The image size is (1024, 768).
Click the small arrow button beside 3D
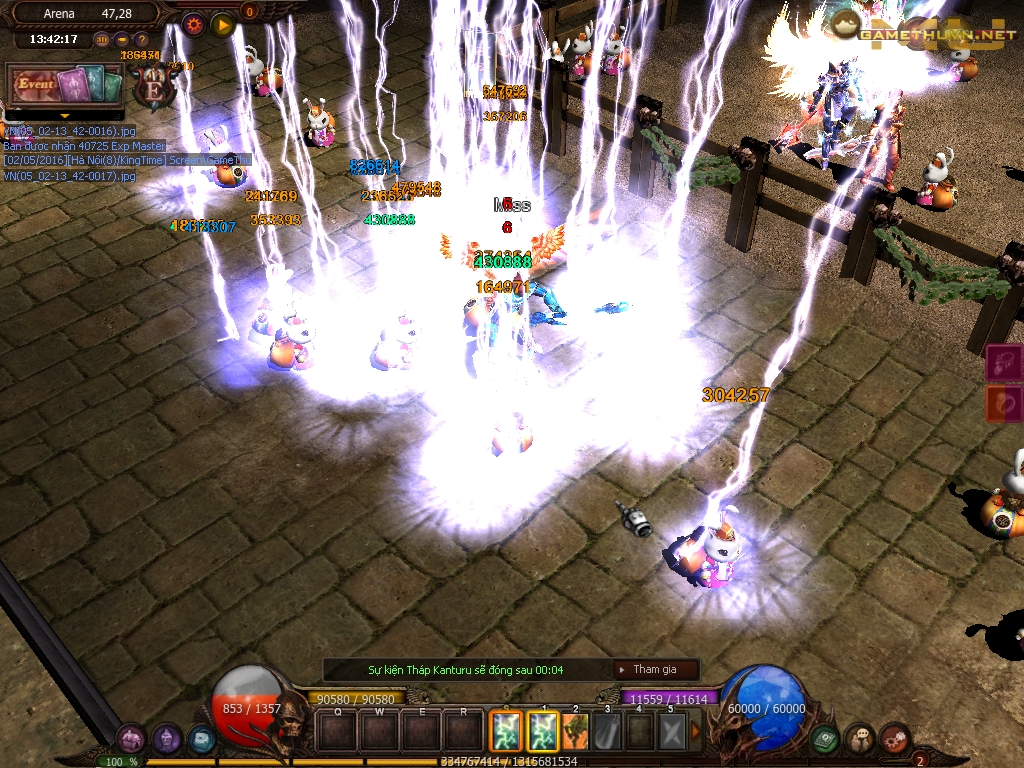122,39
